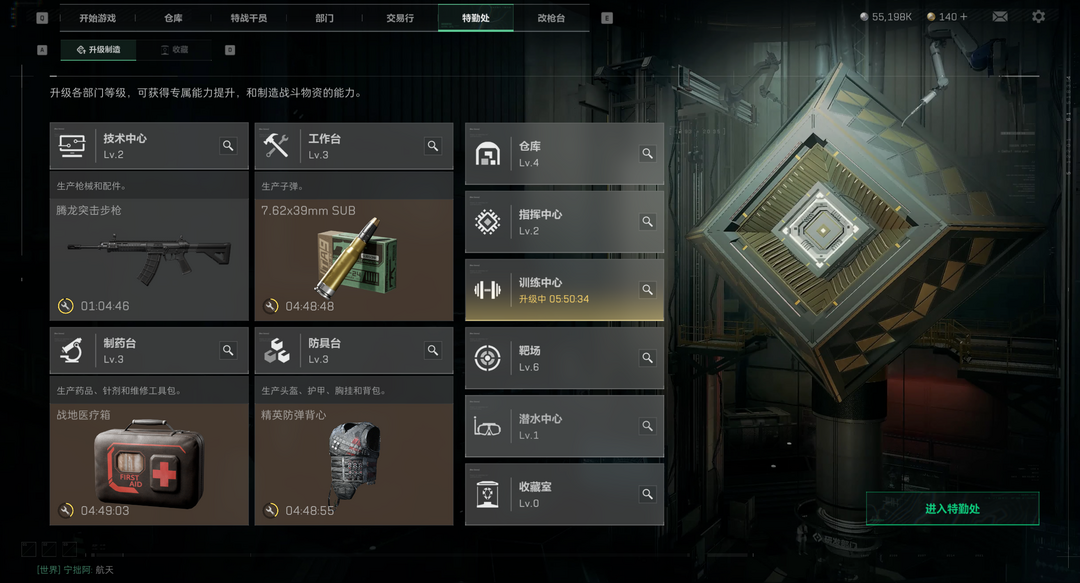Open the 战地医疗箱 production slot
Image resolution: width=1080 pixels, height=583 pixels.
pos(149,464)
